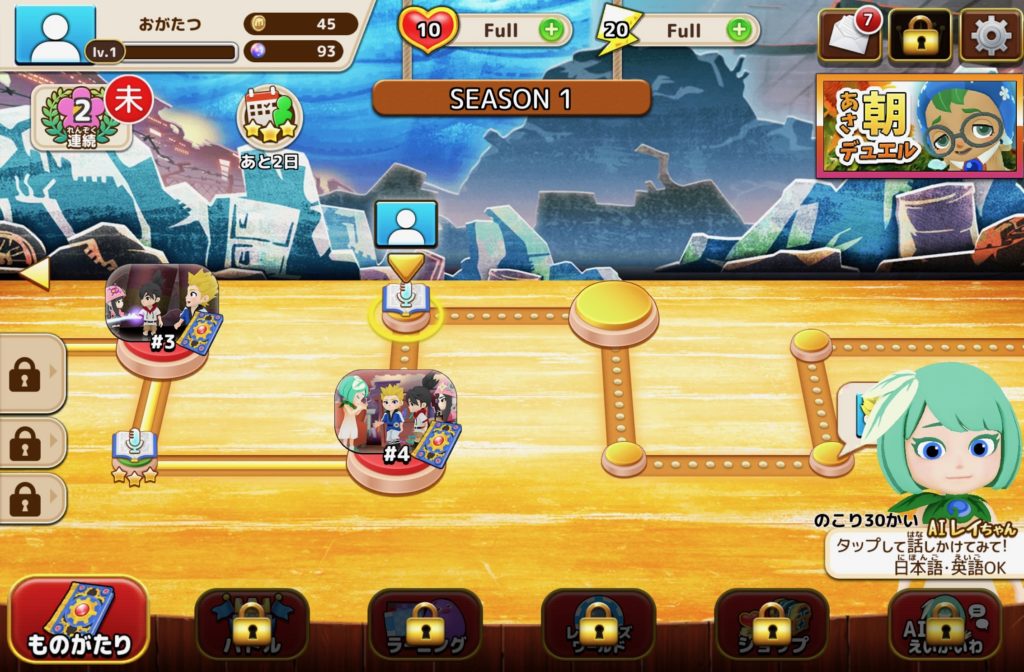Image resolution: width=1024 pixels, height=672 pixels.
Task: Tap the locked バトル tab
Action: [x=252, y=624]
